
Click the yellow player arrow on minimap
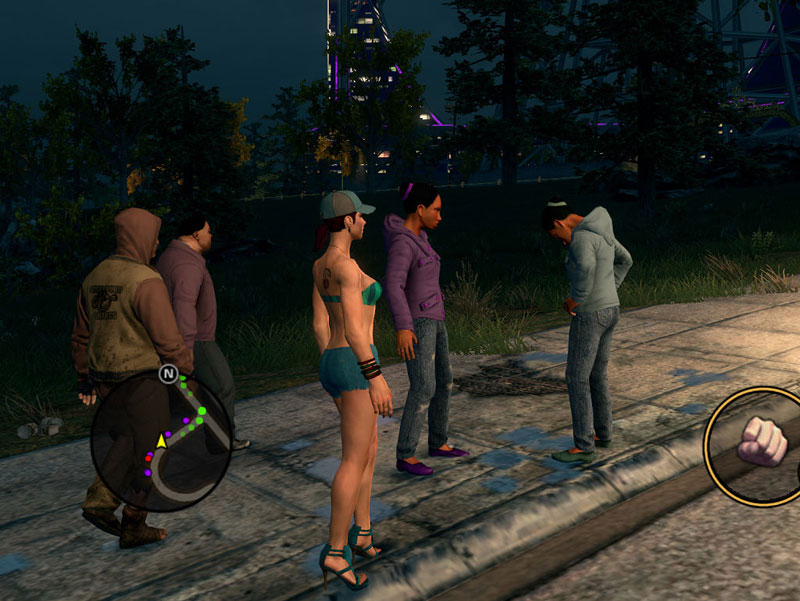(161, 440)
